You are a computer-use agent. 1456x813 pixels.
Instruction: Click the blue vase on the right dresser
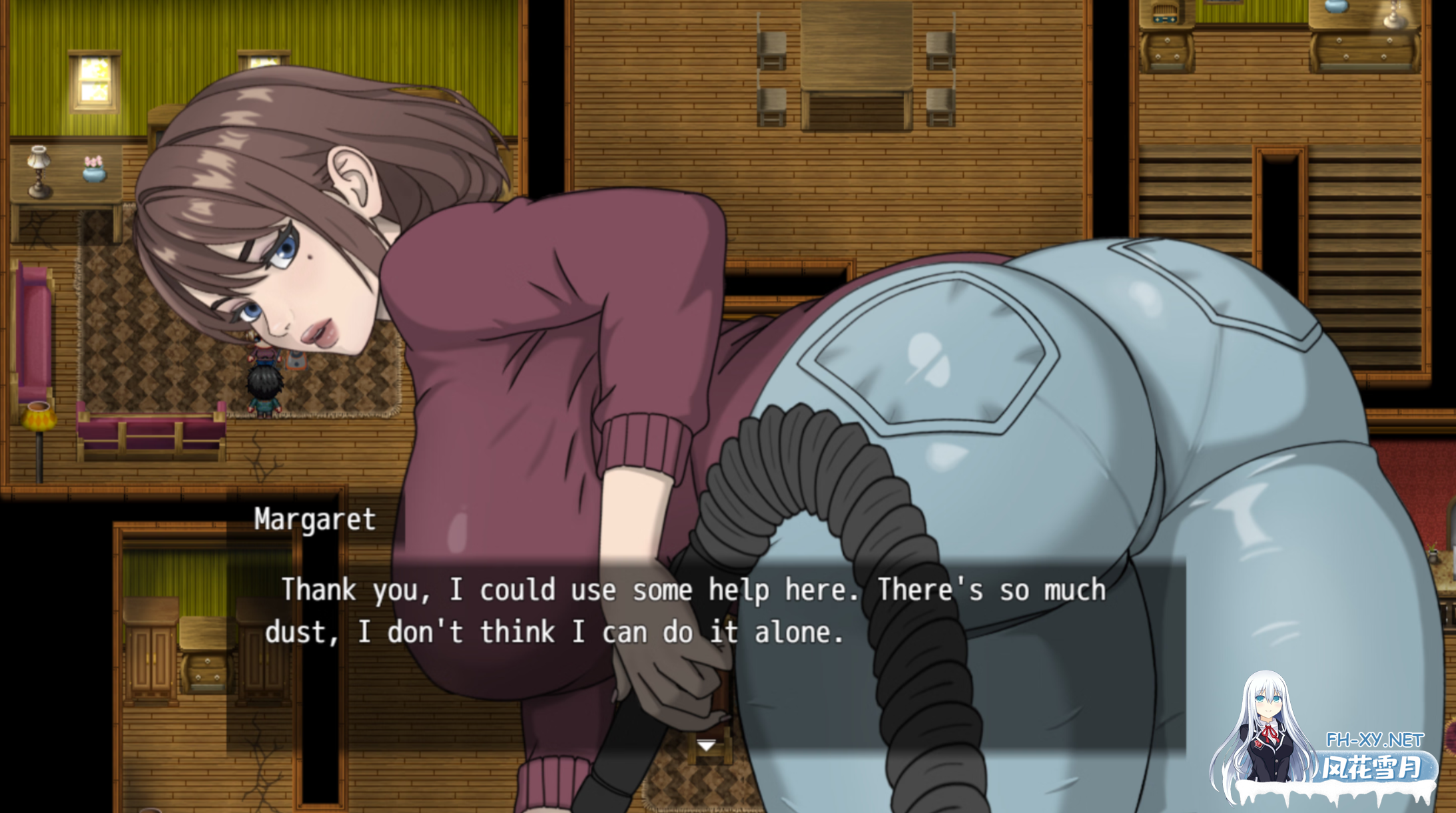tap(1336, 8)
